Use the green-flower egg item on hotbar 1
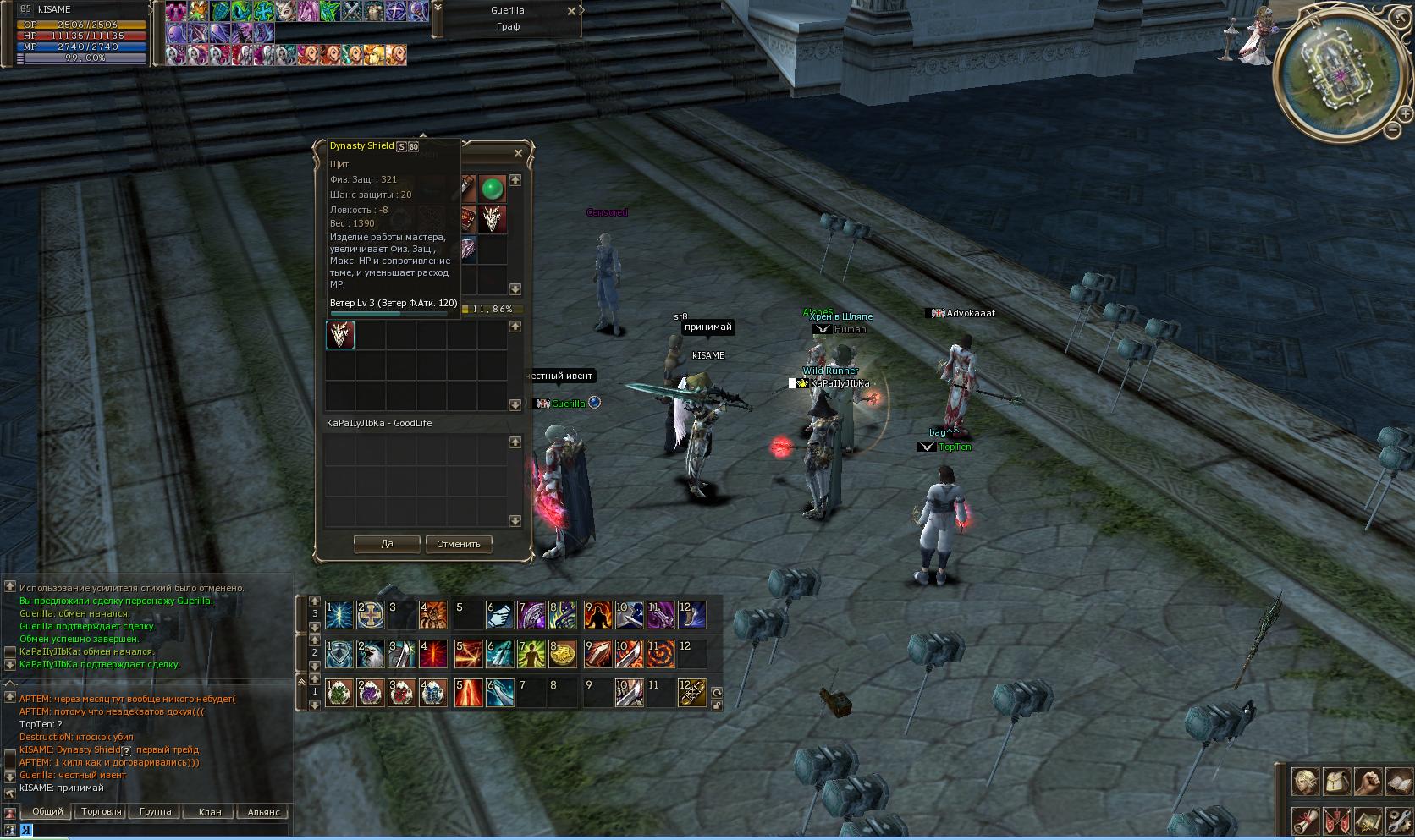 point(339,693)
